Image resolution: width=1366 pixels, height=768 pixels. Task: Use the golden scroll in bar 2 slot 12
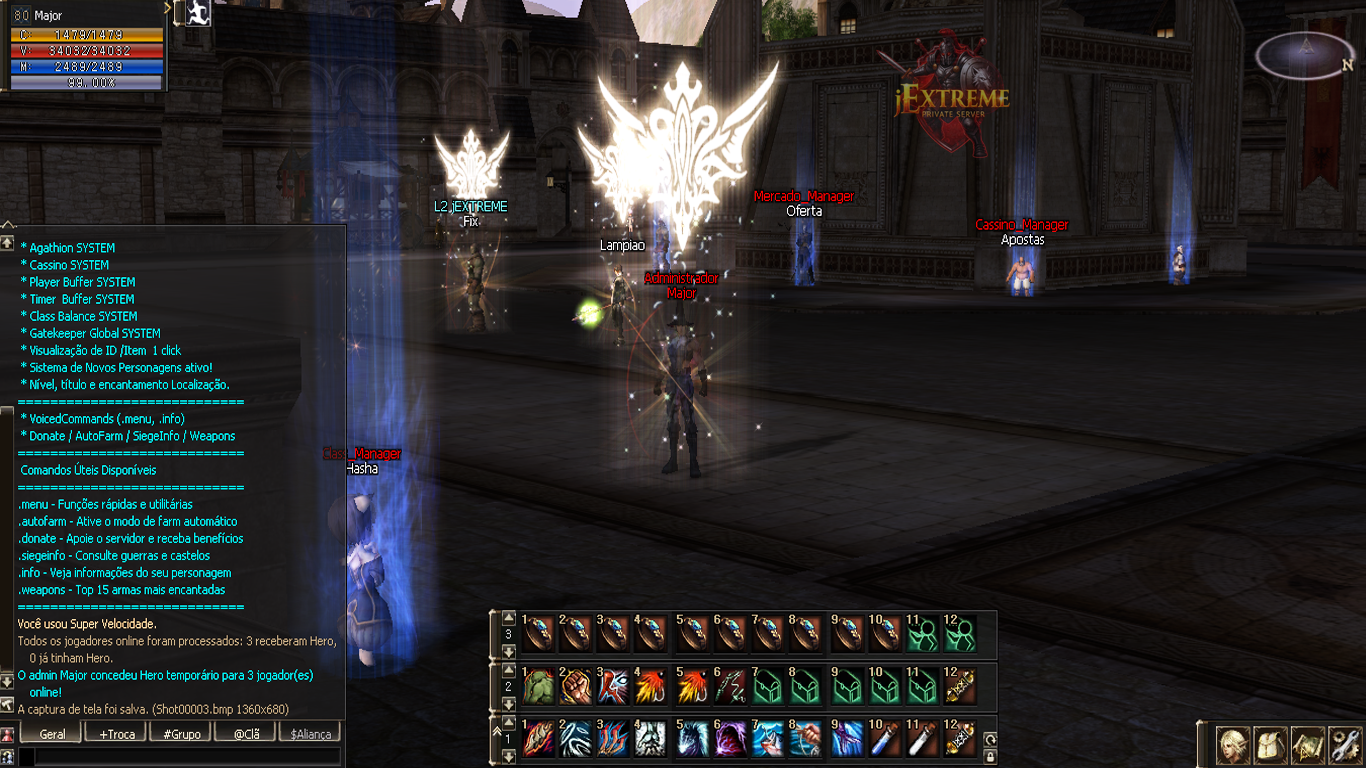pyautogui.click(x=960, y=687)
